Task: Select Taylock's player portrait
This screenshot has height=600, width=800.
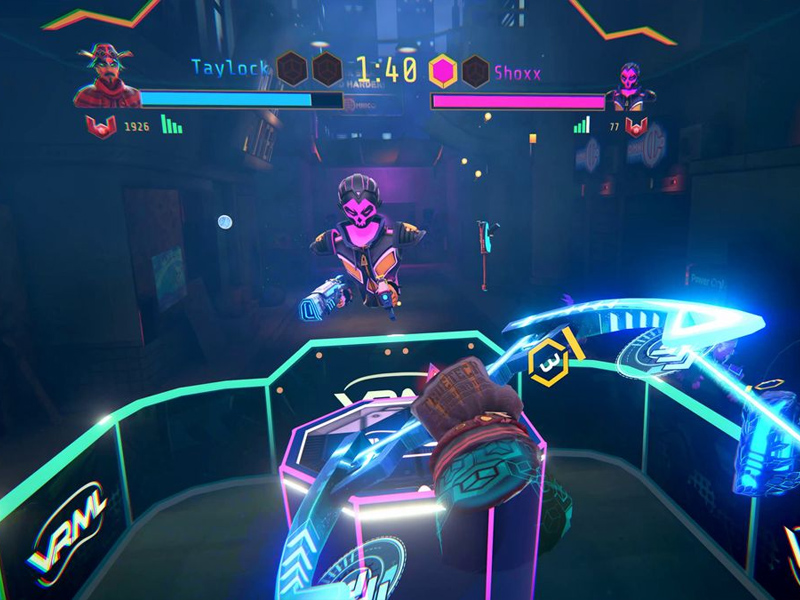Action: click(x=106, y=76)
